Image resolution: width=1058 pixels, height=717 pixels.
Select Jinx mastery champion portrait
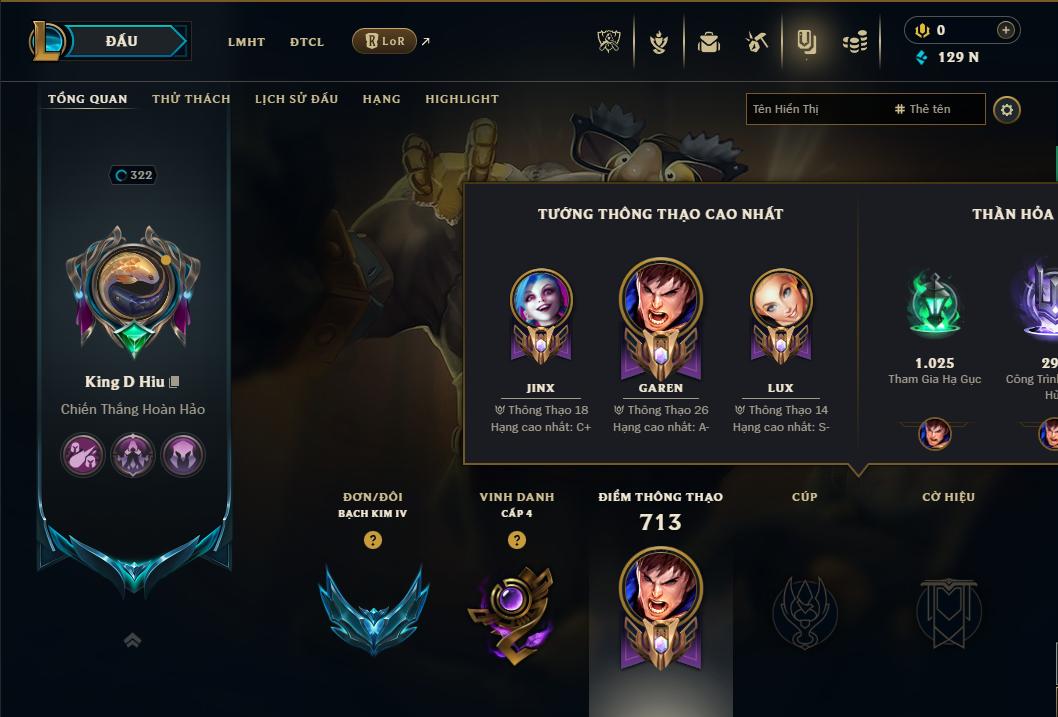point(541,302)
